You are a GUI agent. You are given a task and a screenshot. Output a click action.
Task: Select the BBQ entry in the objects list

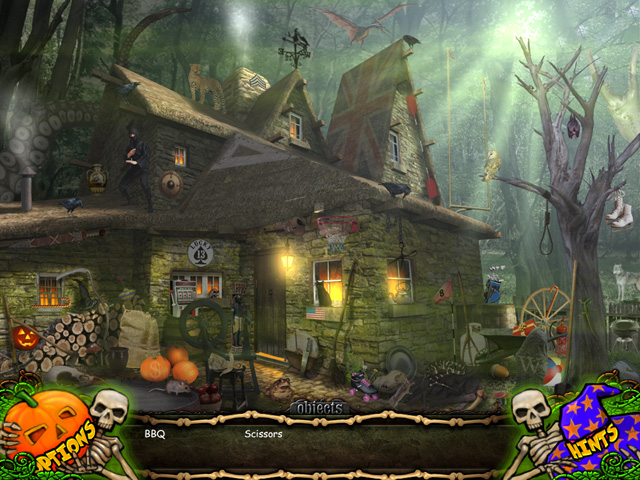point(154,435)
